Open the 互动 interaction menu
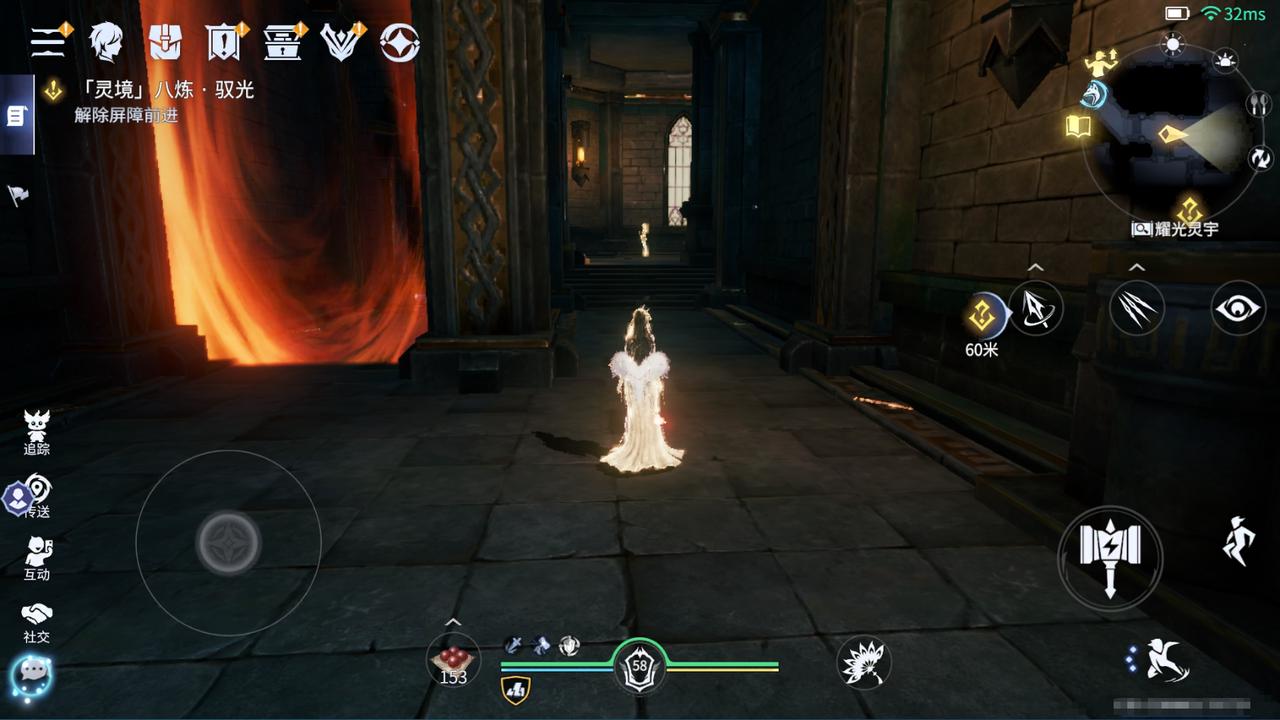 (37, 558)
